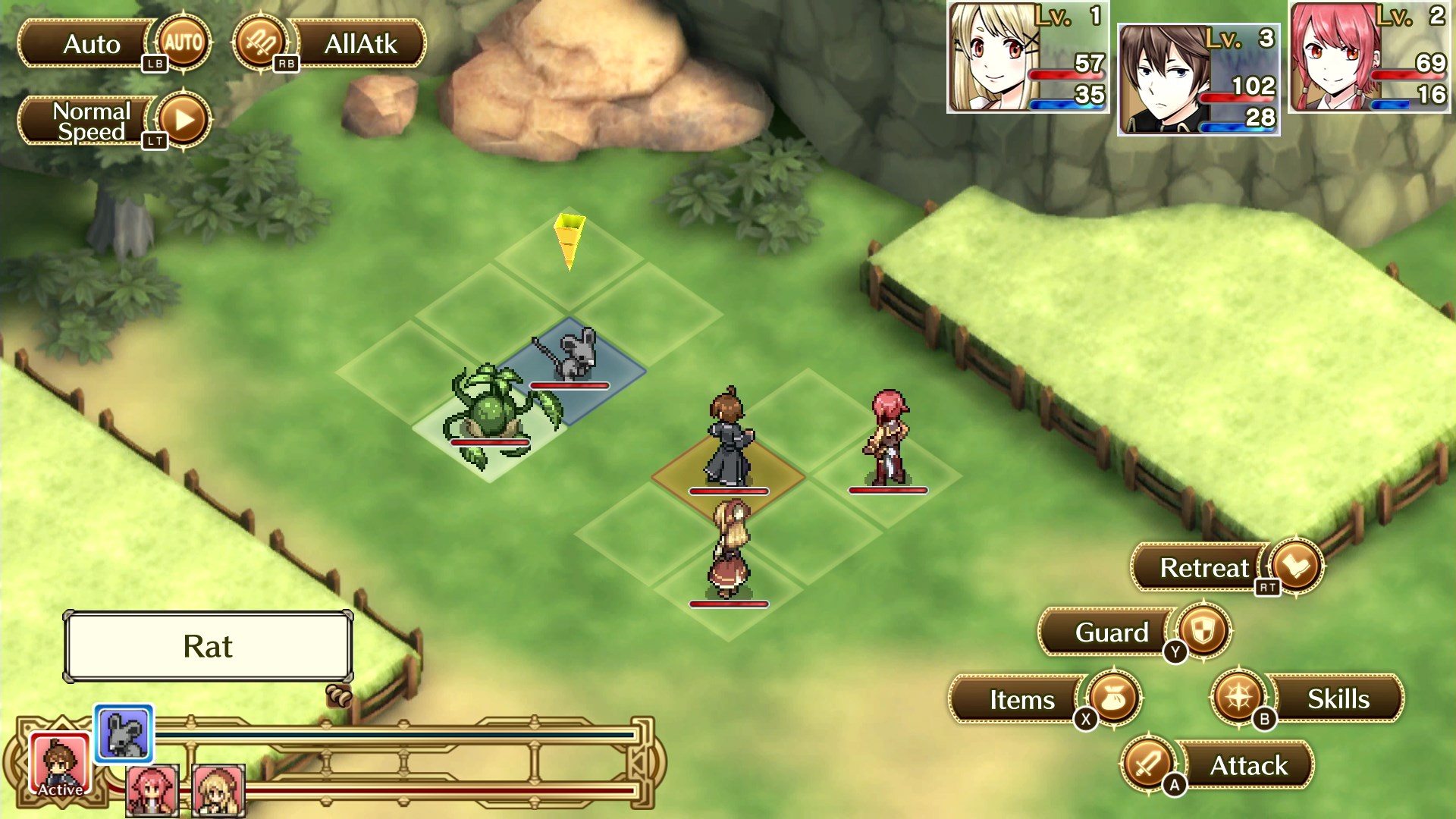The image size is (1456, 819).
Task: Select the dark-haired hero's Lv. 3 portrait
Action: [x=1198, y=80]
